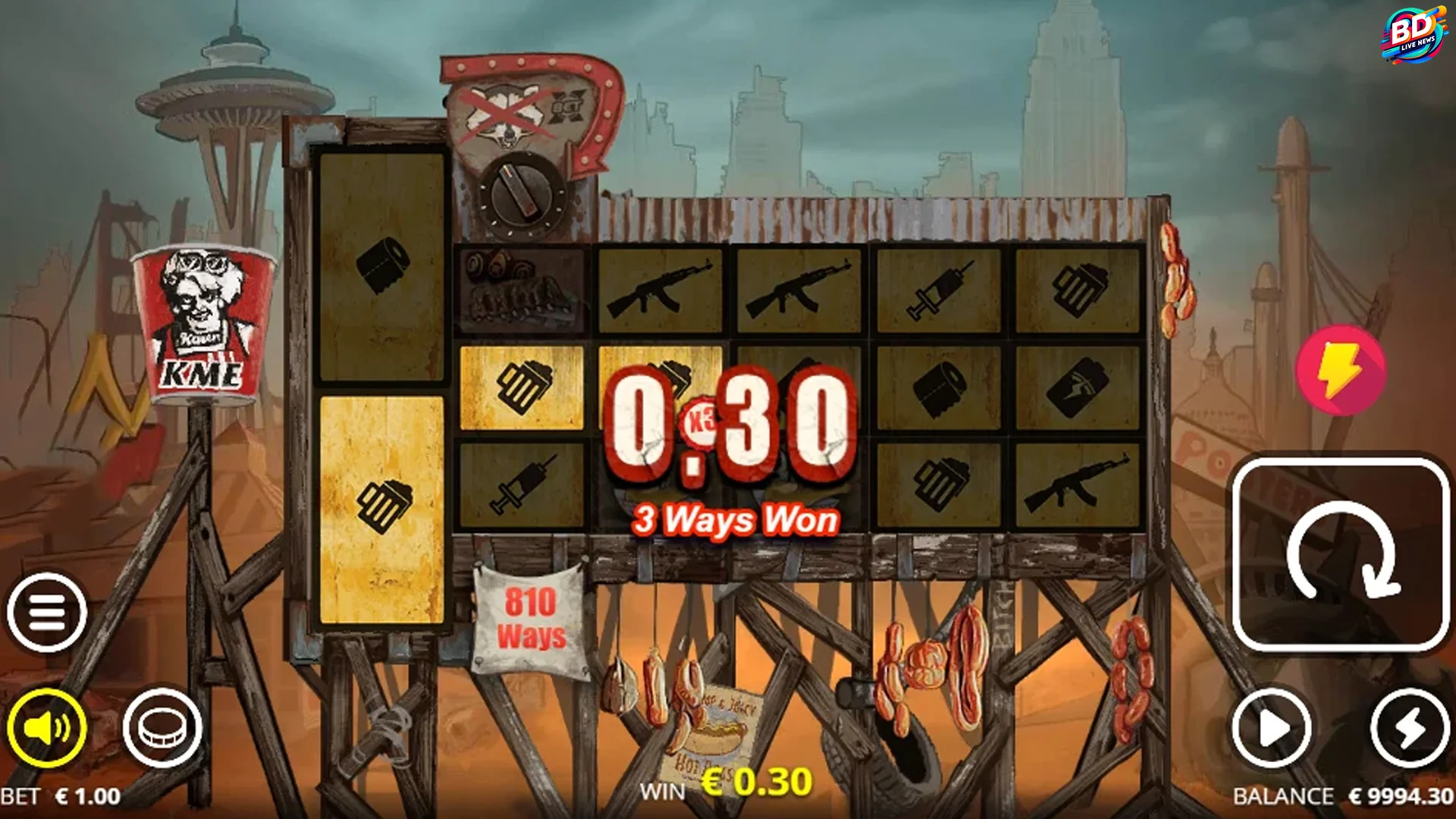Mute the game sound
1456x819 pixels.
pyautogui.click(x=47, y=726)
